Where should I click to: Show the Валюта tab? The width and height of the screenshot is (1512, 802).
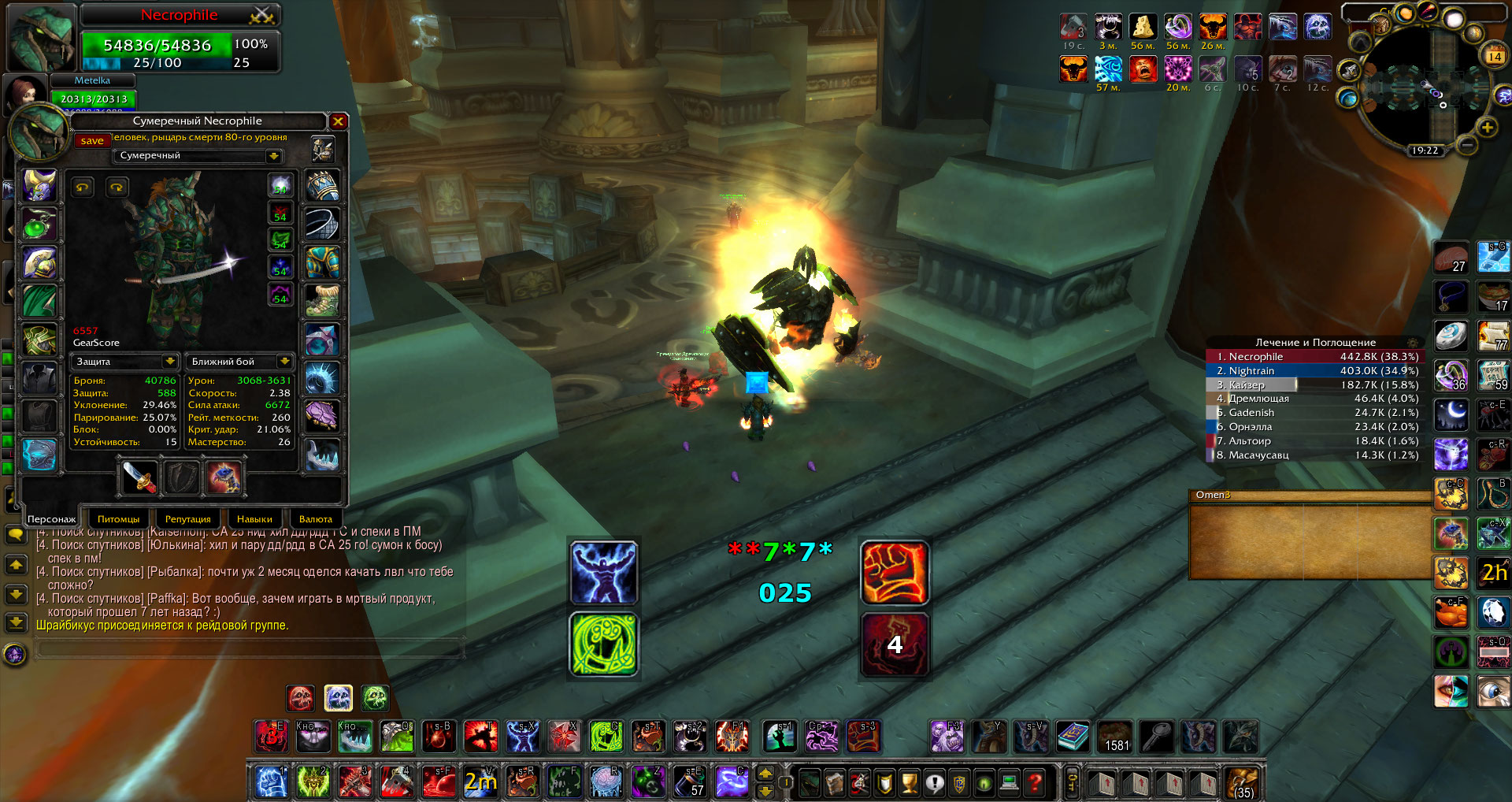click(315, 519)
